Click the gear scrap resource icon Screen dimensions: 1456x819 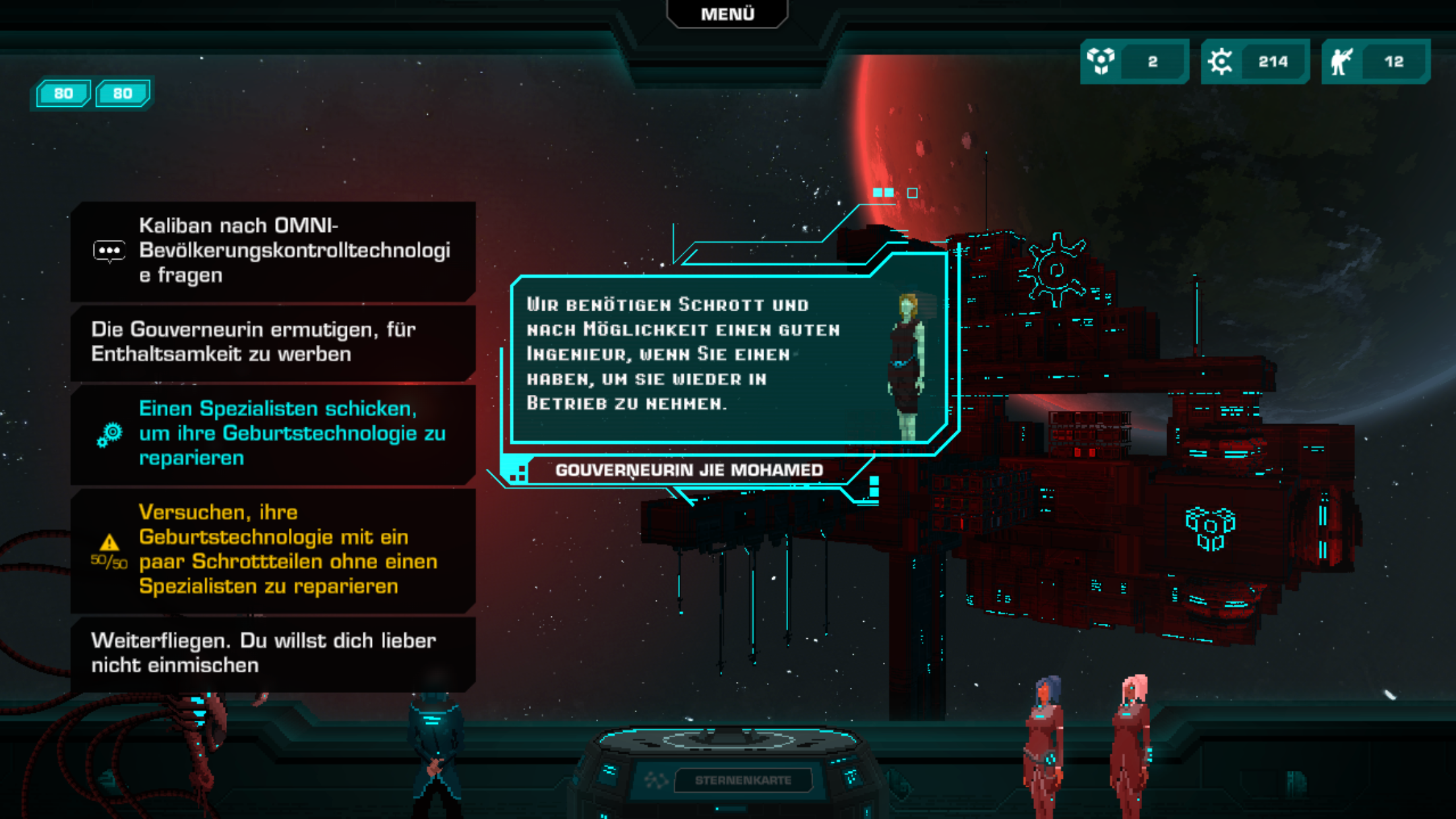(x=1221, y=61)
